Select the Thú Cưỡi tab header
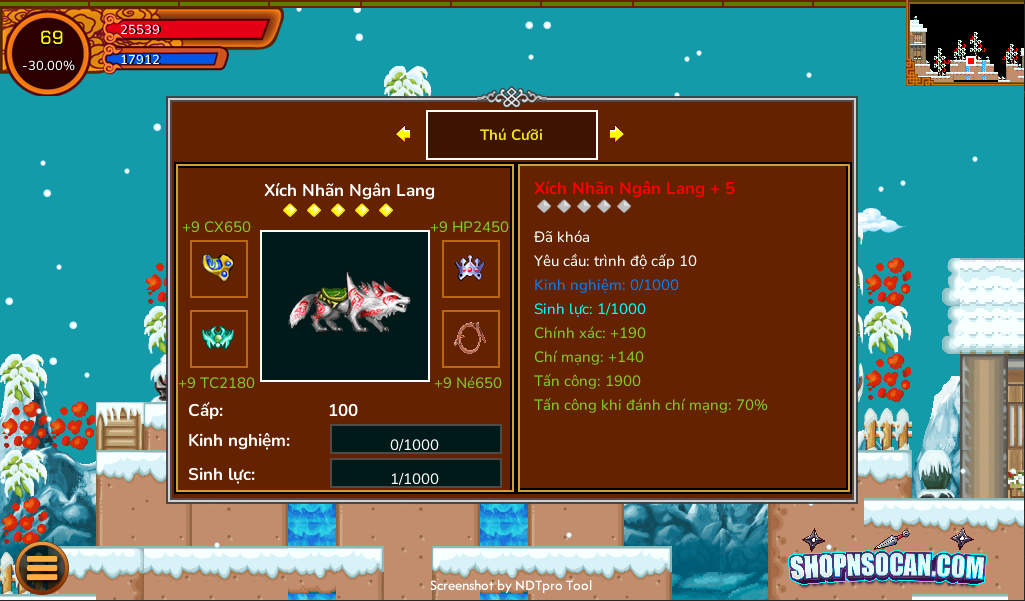The height and width of the screenshot is (601, 1025). click(511, 135)
